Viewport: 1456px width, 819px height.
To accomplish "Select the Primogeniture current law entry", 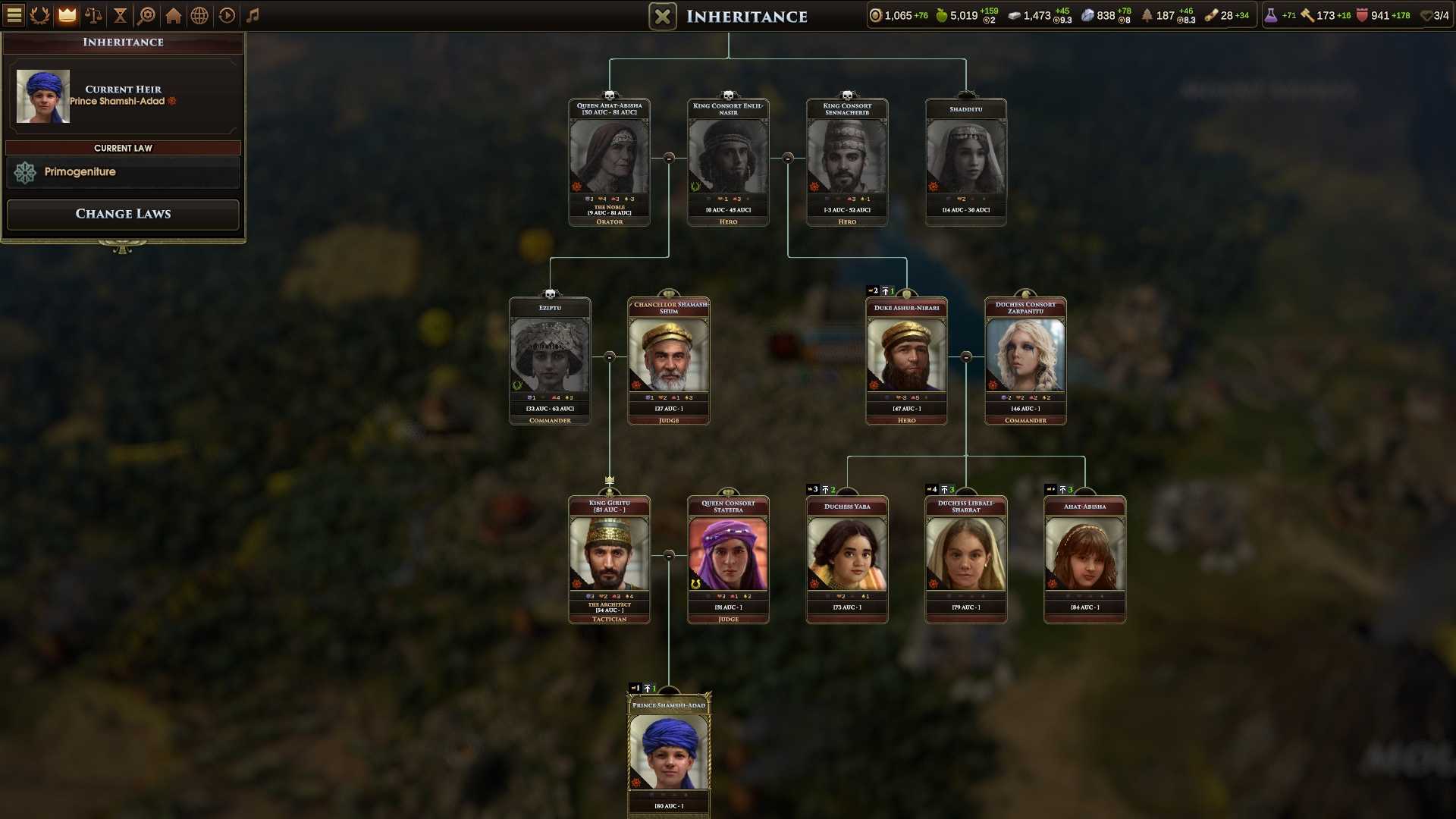I will tap(123, 172).
